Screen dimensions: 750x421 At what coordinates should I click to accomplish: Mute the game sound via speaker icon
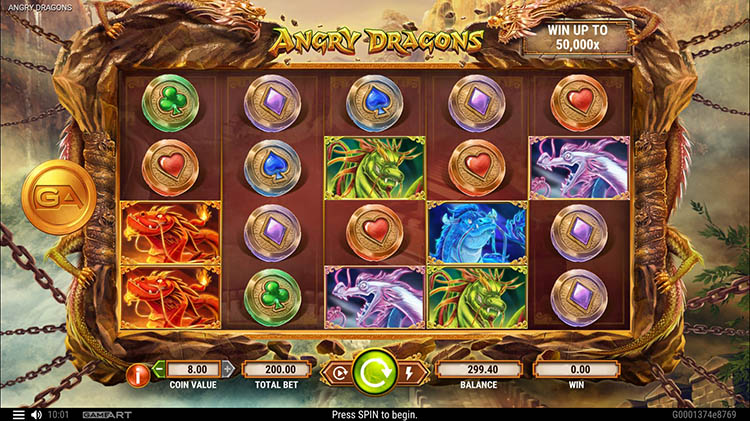click(36, 414)
